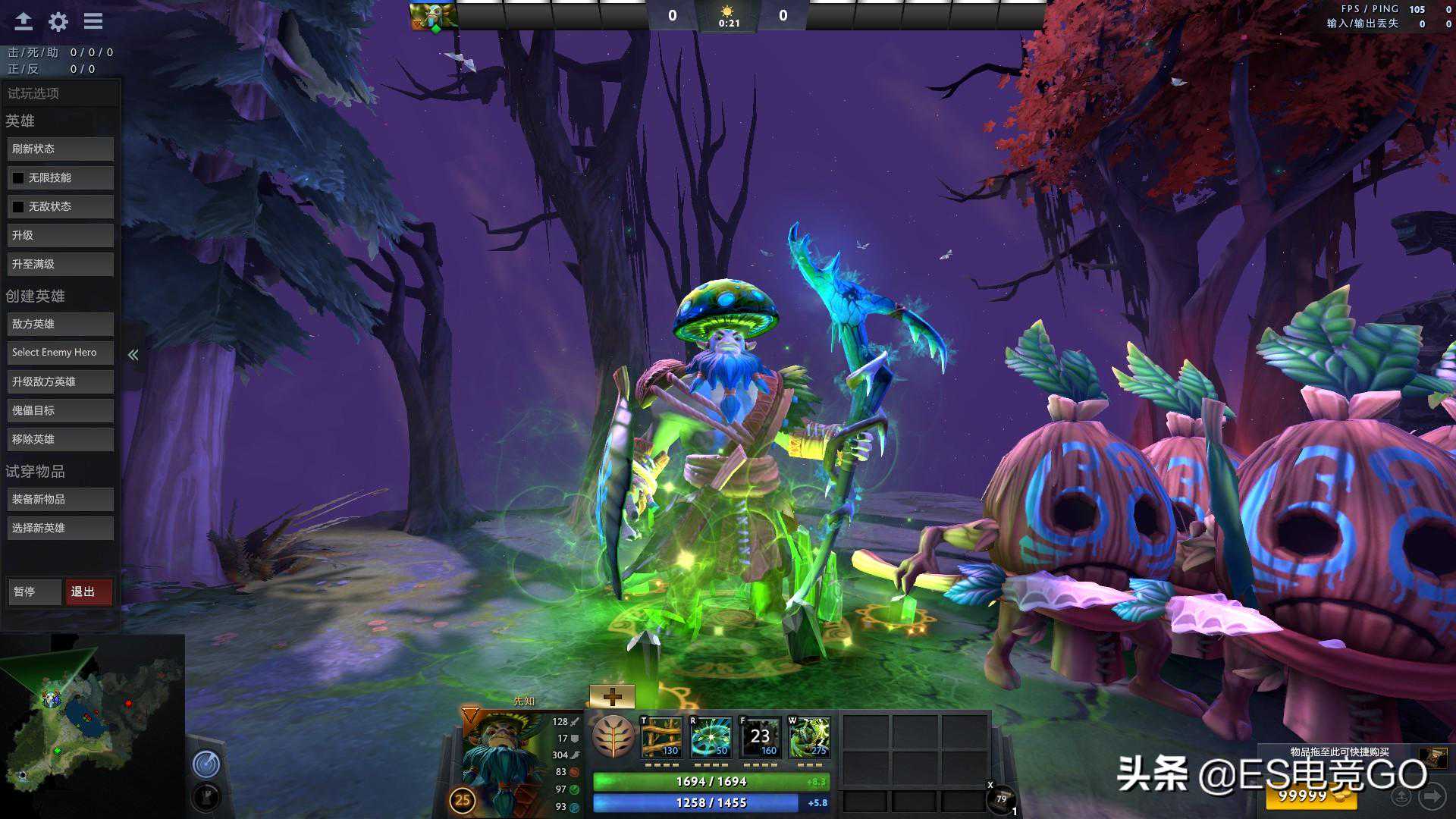1456x819 pixels.
Task: Click the 移除英雄 remove hero button
Action: click(60, 439)
